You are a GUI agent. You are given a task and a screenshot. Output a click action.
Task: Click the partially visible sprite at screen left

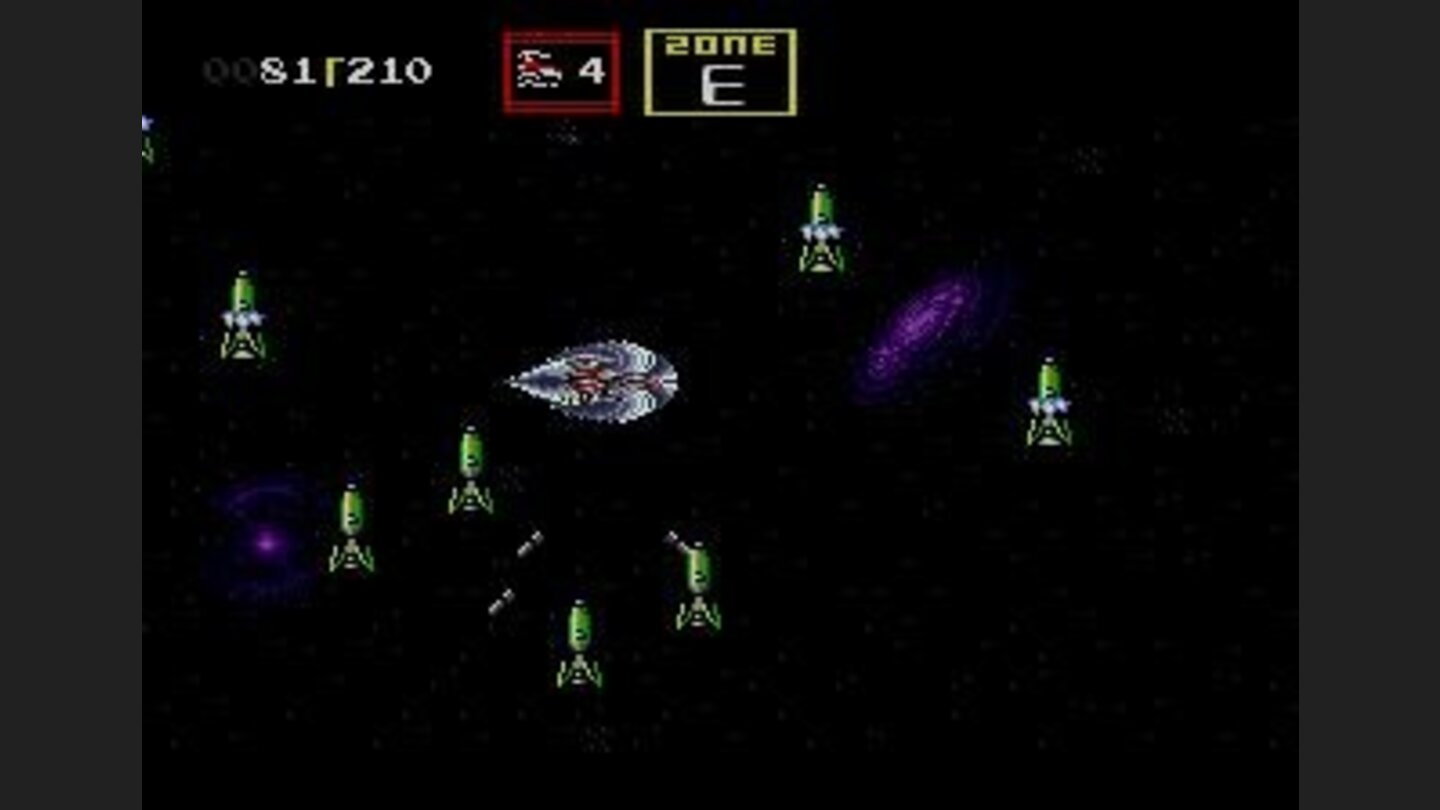(148, 140)
